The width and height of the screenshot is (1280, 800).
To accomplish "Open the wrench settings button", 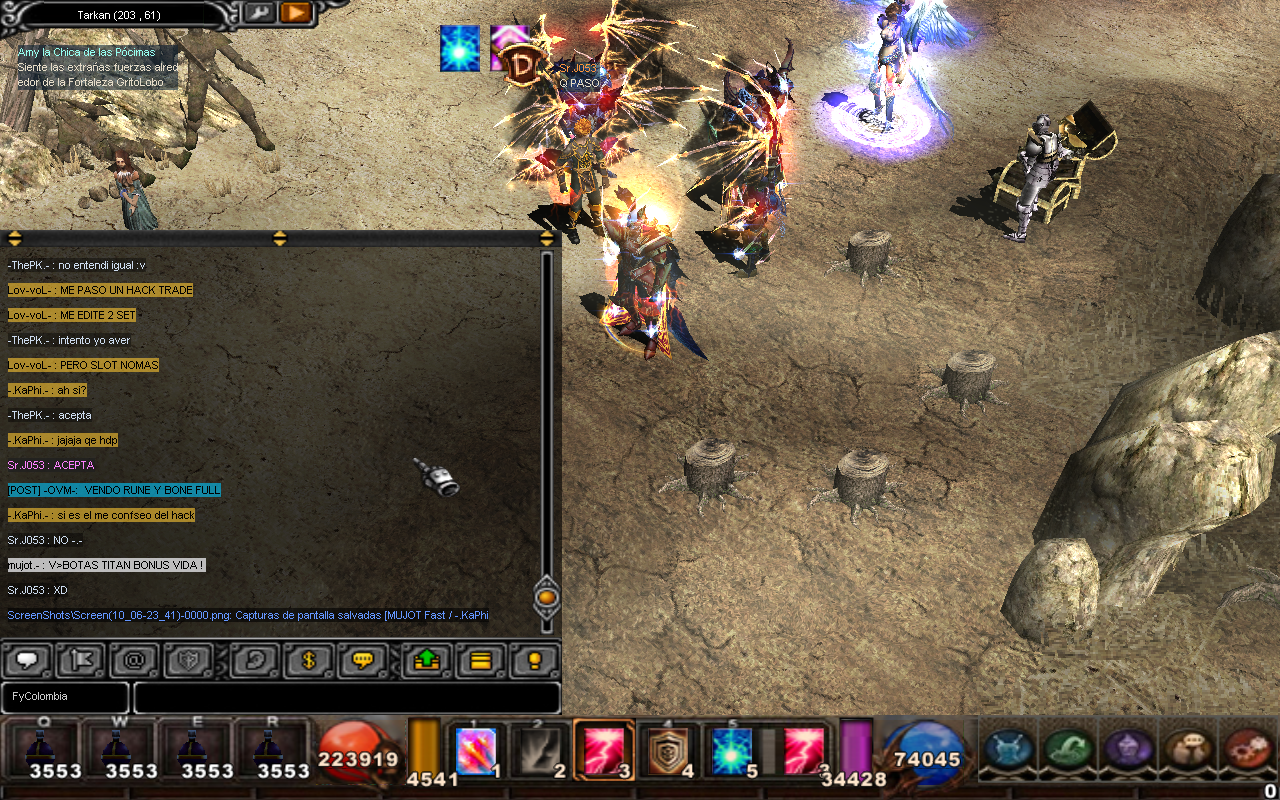I will 258,13.
